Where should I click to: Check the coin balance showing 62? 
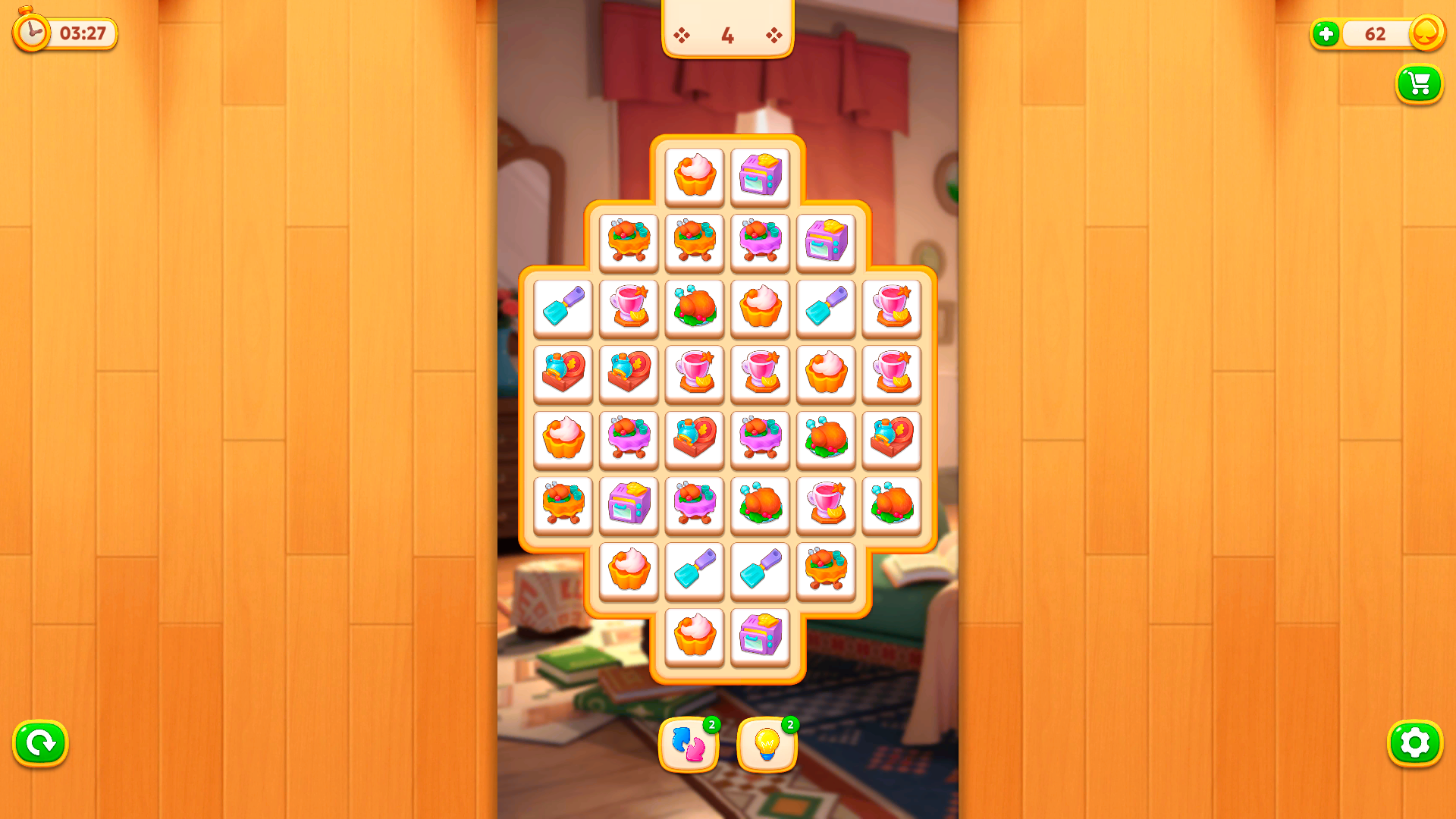1374,34
